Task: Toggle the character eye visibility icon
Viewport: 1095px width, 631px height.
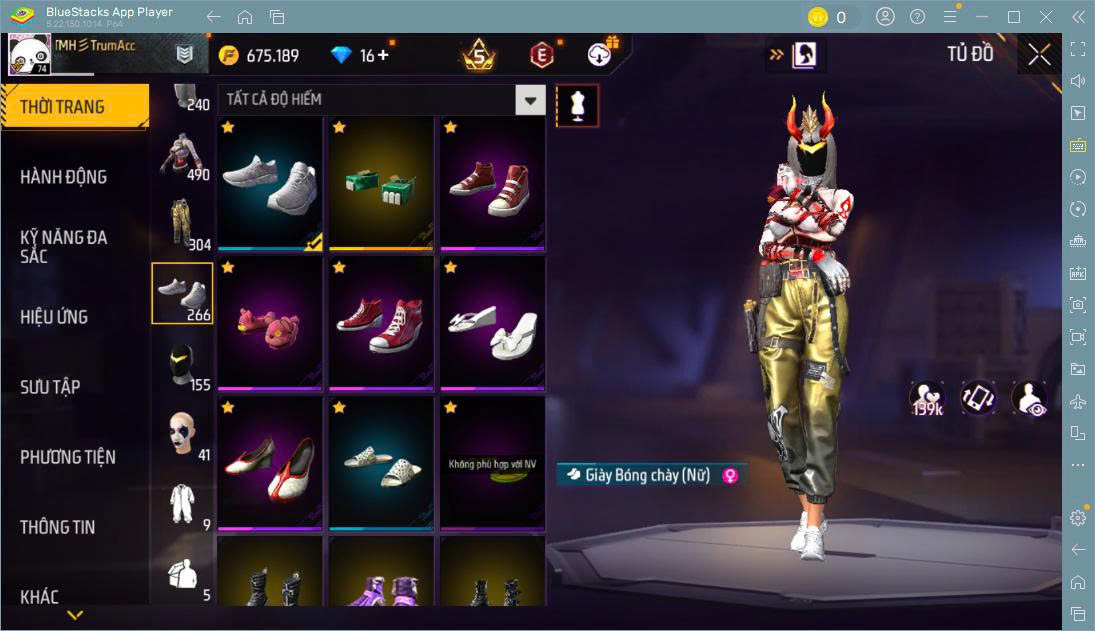Action: 1029,397
